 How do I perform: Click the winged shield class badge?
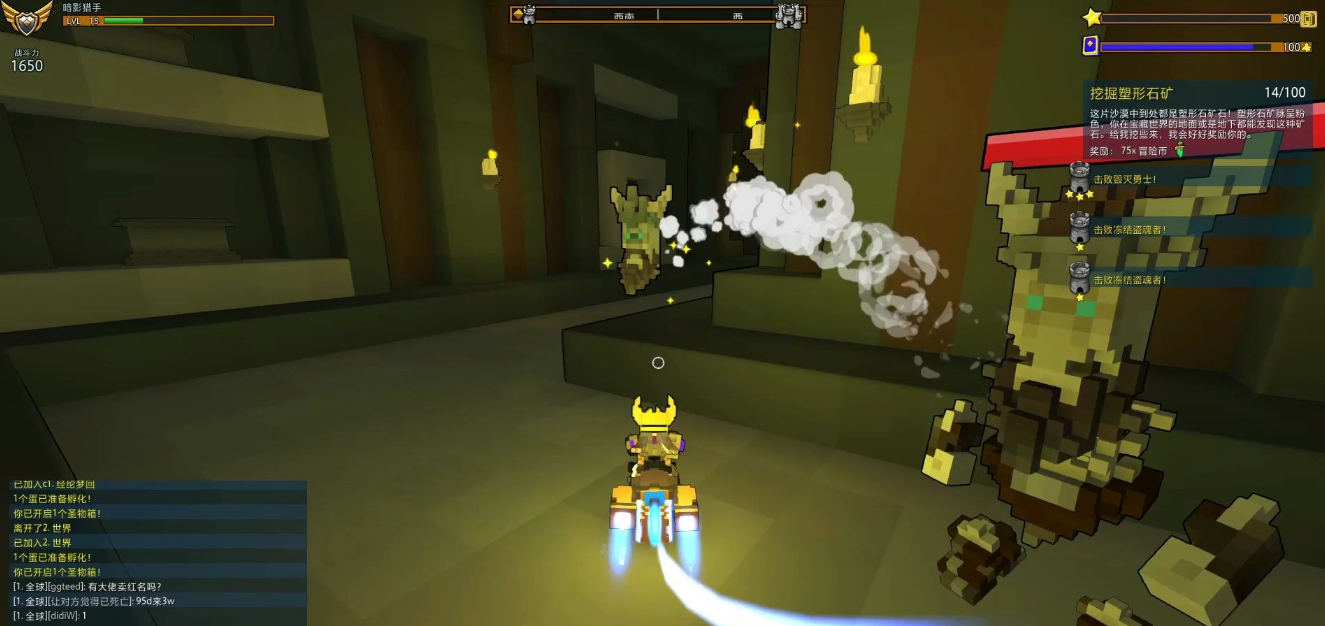(x=28, y=17)
